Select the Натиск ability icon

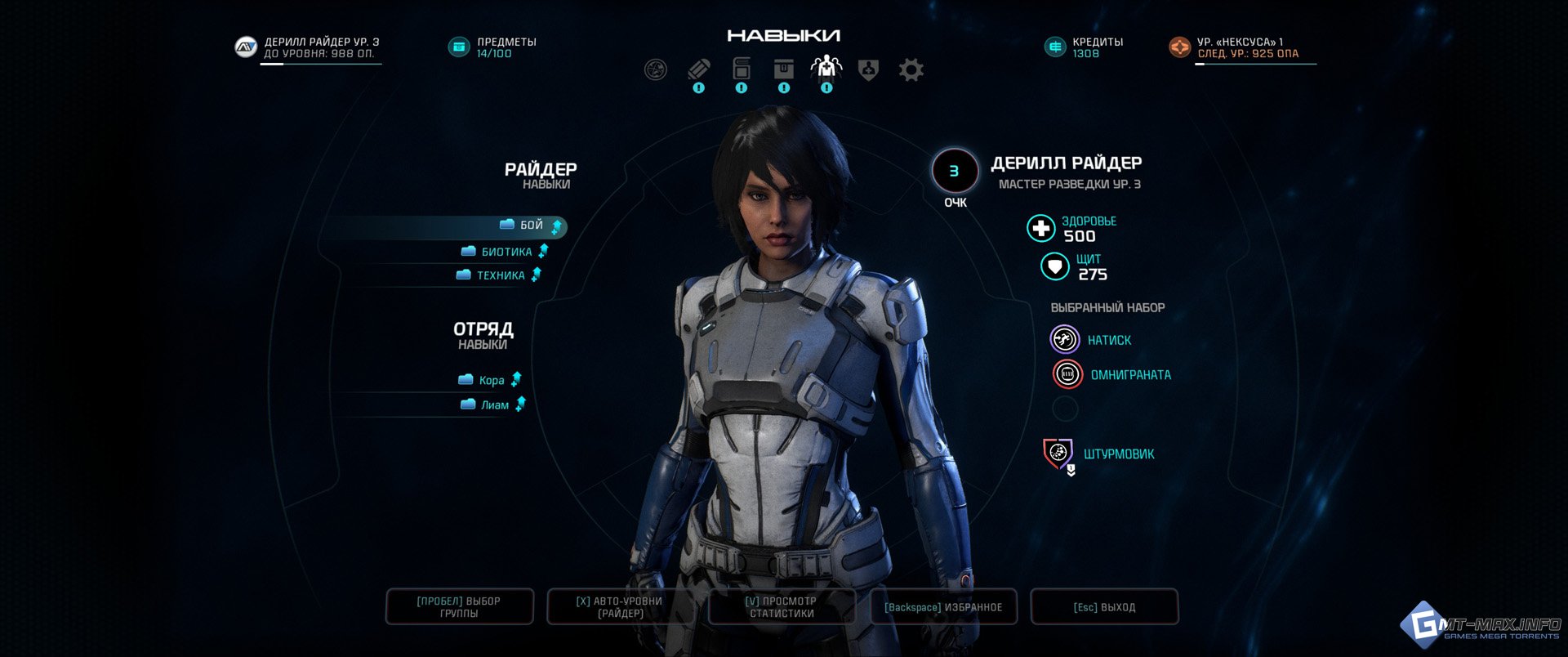[x=1065, y=339]
